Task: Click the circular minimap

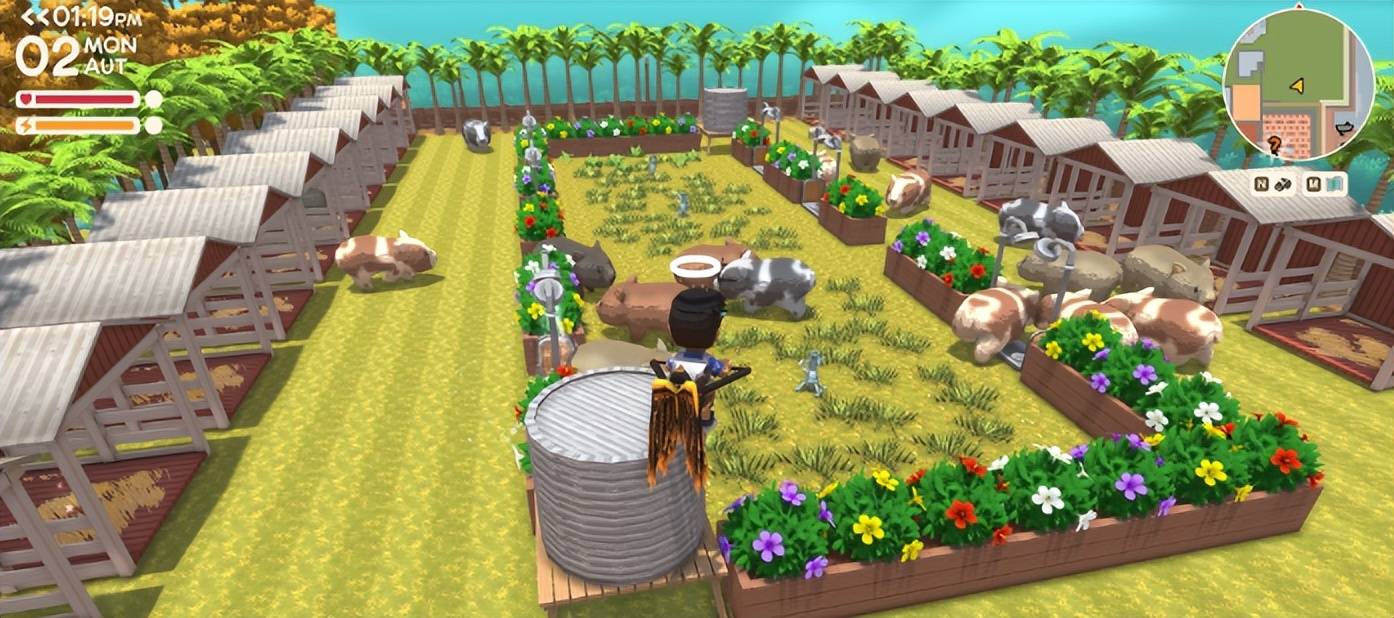Action: (x=1298, y=84)
